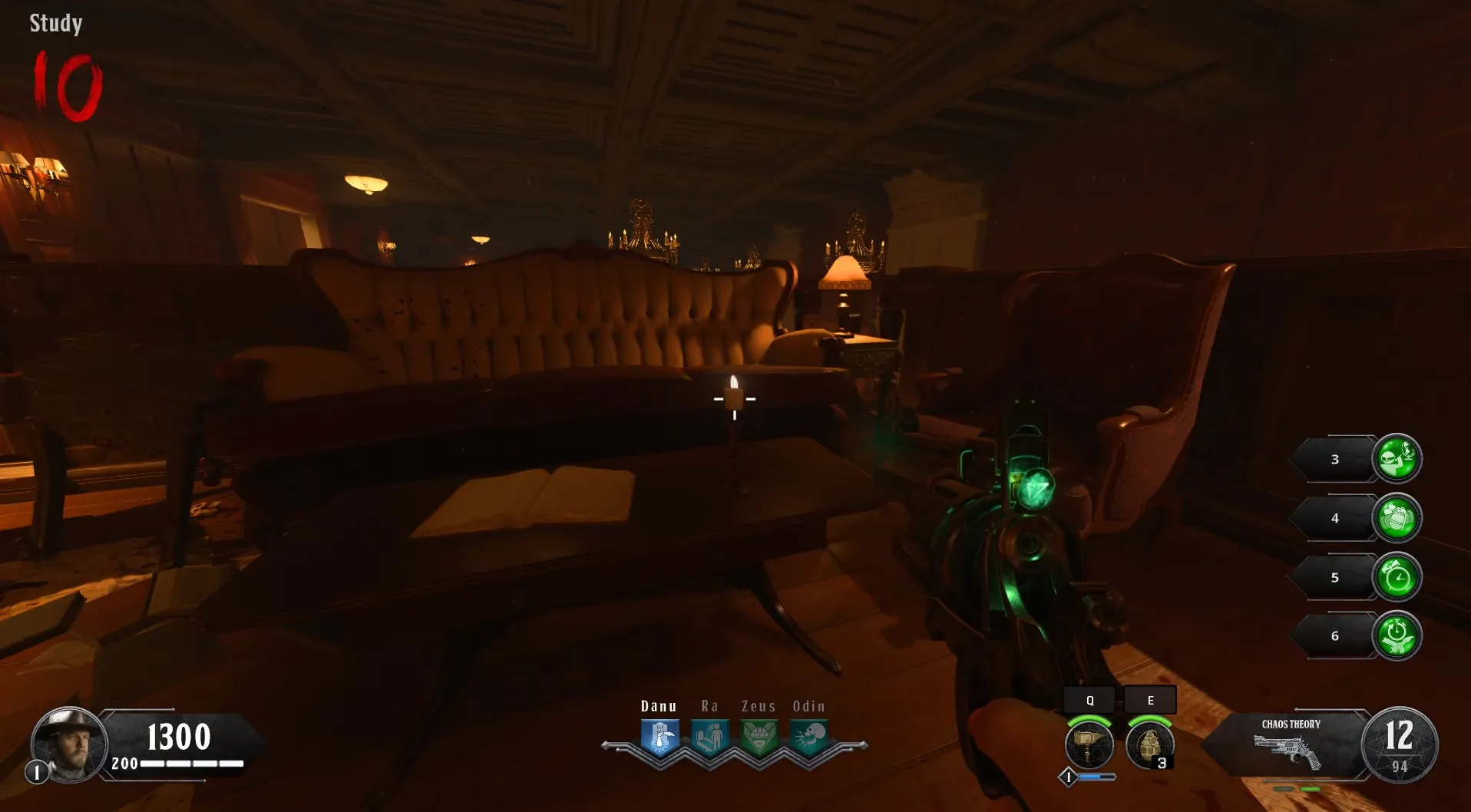Select the Danu perk icon

[659, 738]
